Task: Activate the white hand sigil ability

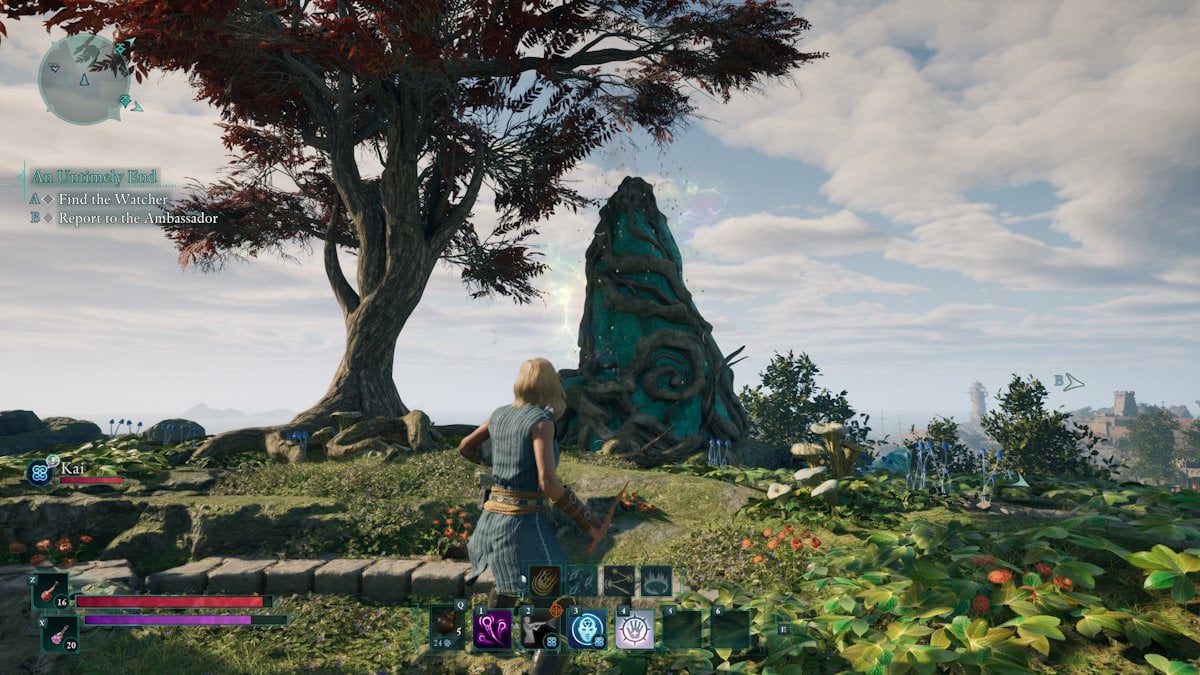Action: pos(635,629)
